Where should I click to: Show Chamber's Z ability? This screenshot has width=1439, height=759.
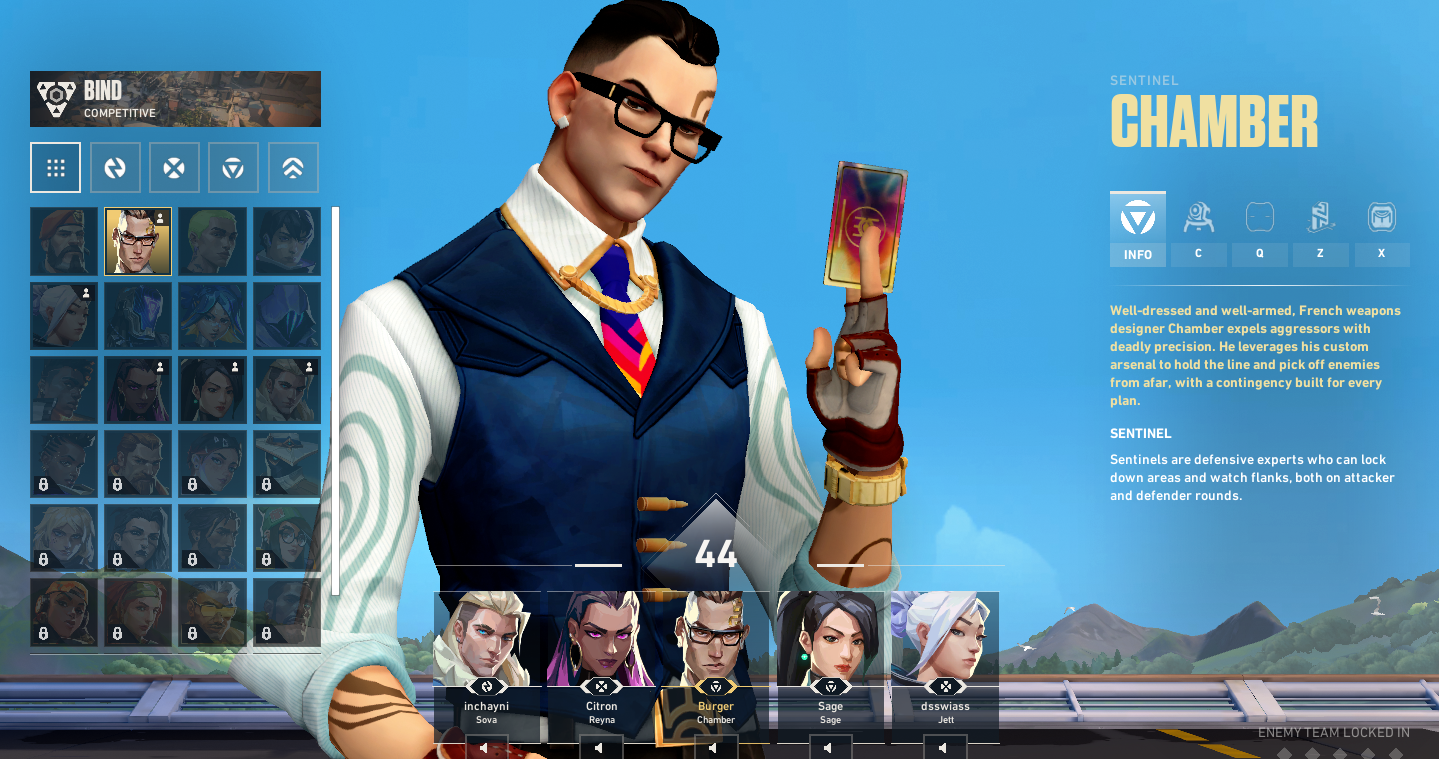point(1320,229)
